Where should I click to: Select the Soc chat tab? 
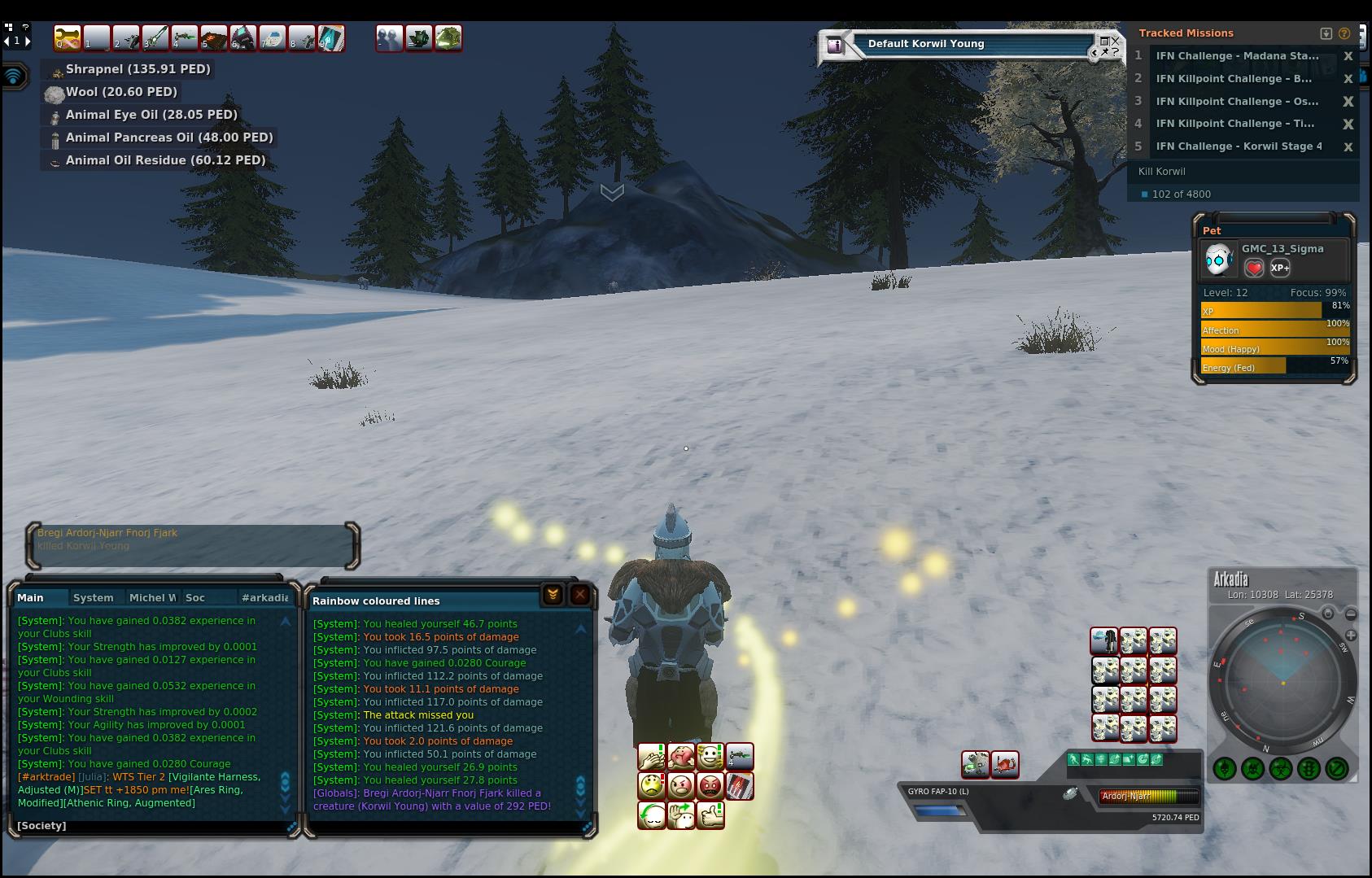[x=195, y=597]
